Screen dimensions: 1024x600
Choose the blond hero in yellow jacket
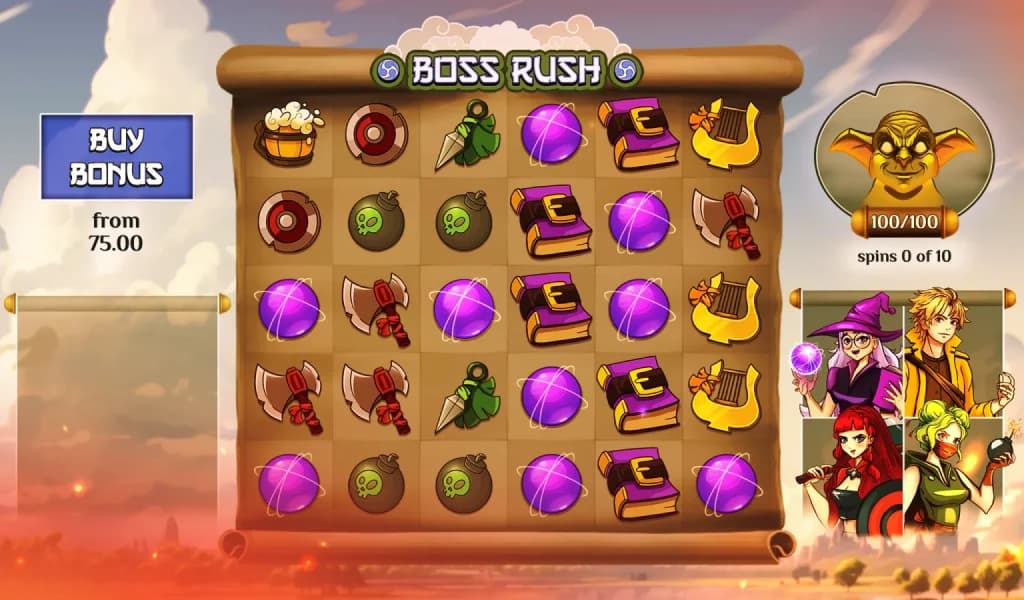click(951, 350)
